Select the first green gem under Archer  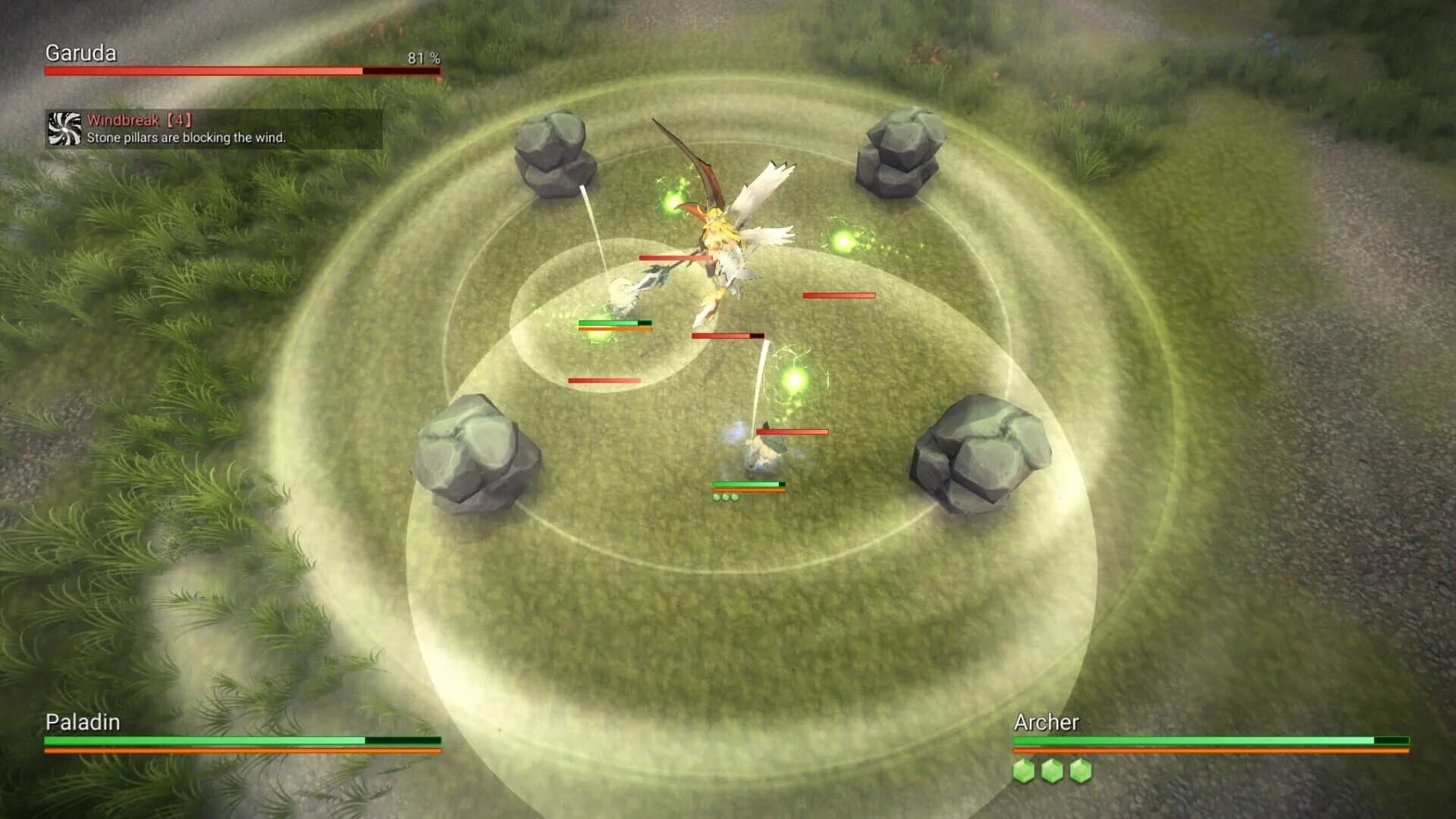[1025, 771]
